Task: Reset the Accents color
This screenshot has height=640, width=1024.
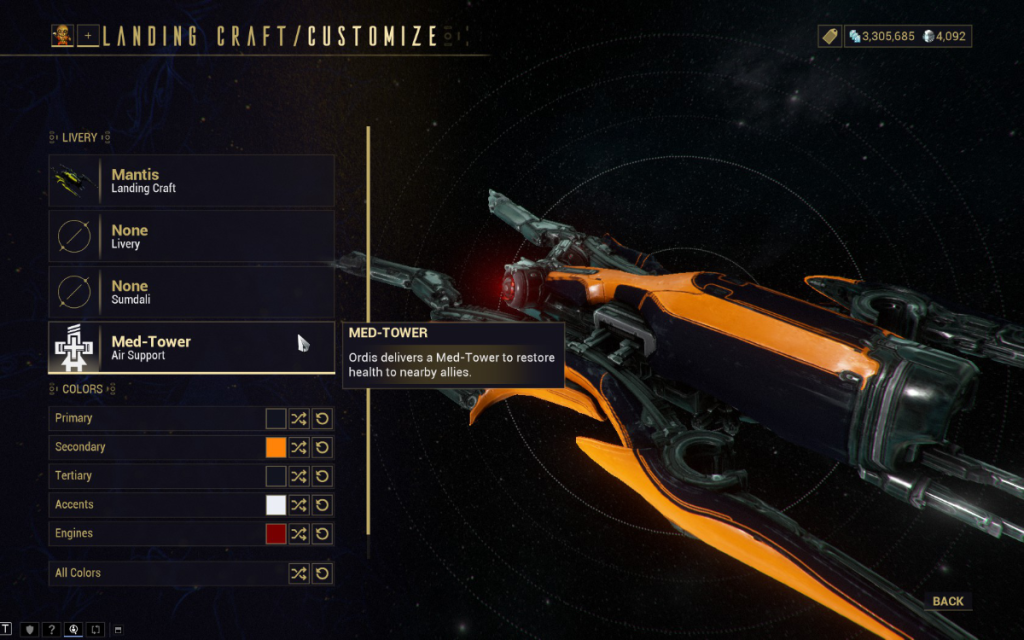Action: click(322, 505)
